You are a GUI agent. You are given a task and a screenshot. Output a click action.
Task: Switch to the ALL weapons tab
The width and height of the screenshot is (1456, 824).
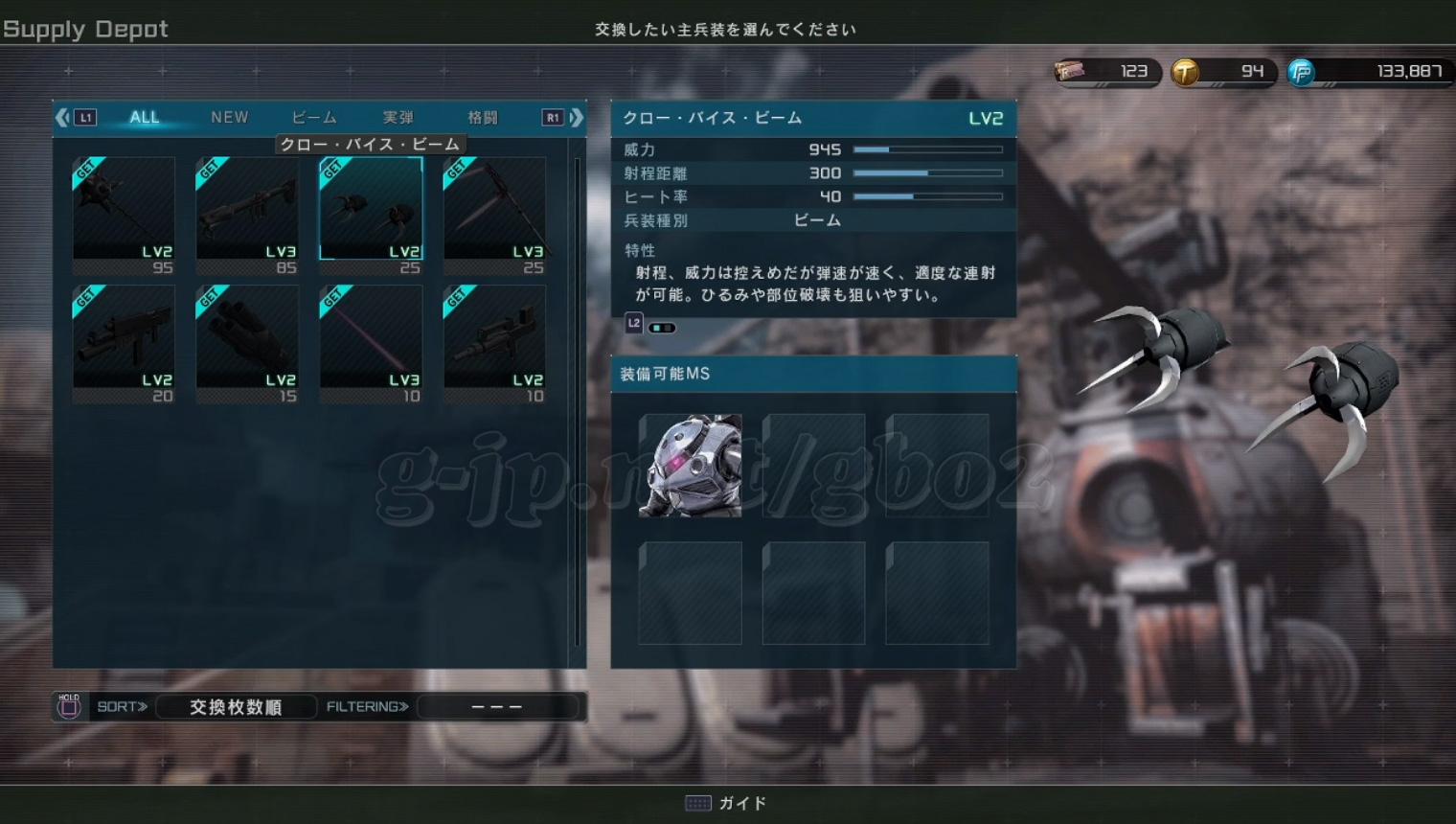tap(144, 117)
